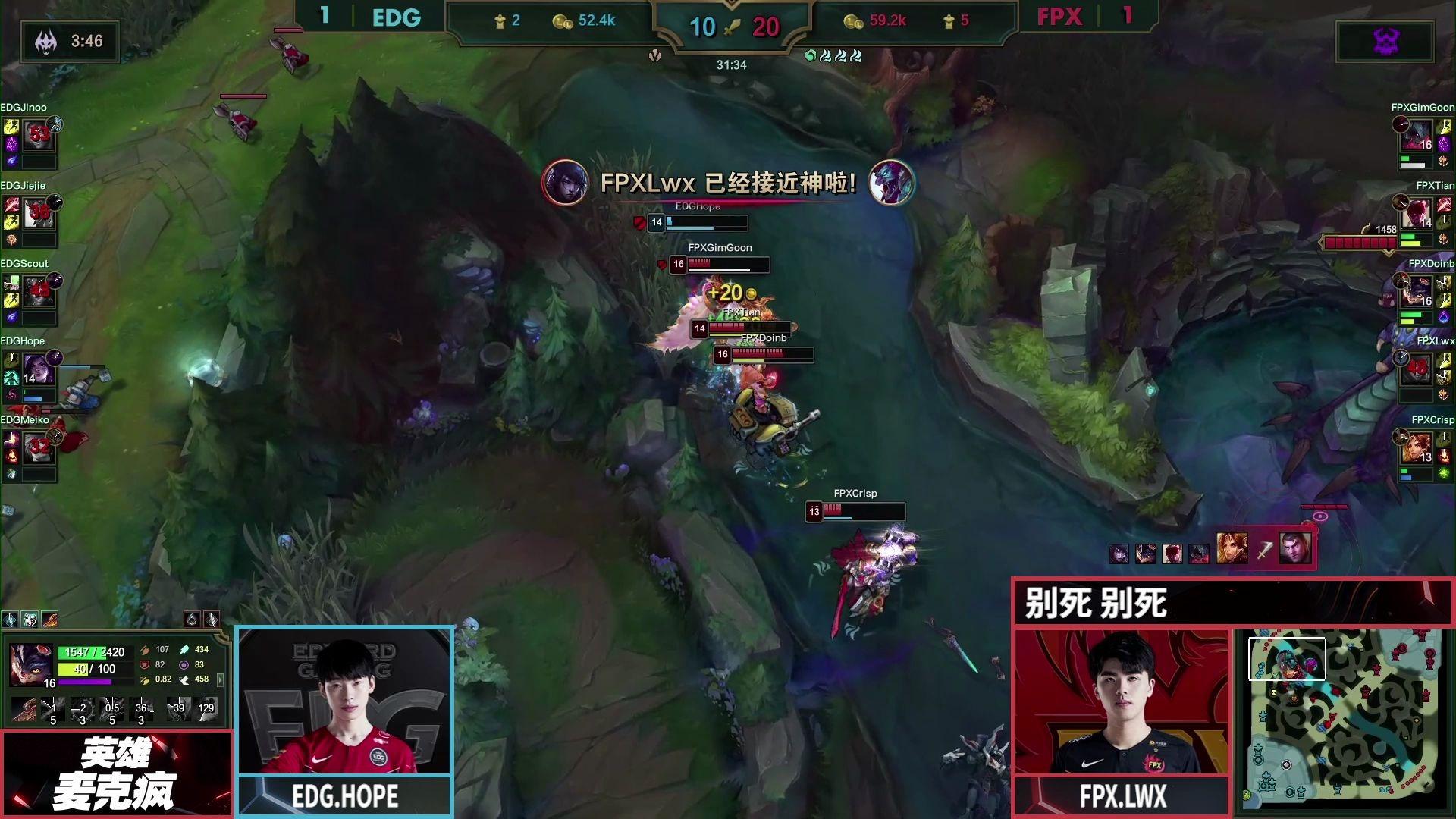The height and width of the screenshot is (819, 1456).
Task: Click the tower icon beside FPX's count of 5
Action: [948, 20]
